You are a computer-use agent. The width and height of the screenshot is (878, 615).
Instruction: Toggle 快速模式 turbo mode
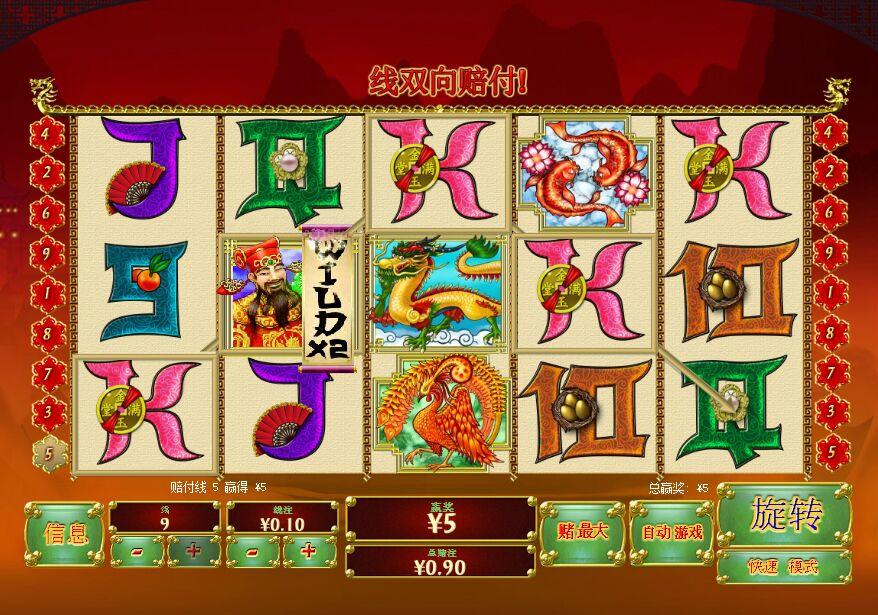783,567
